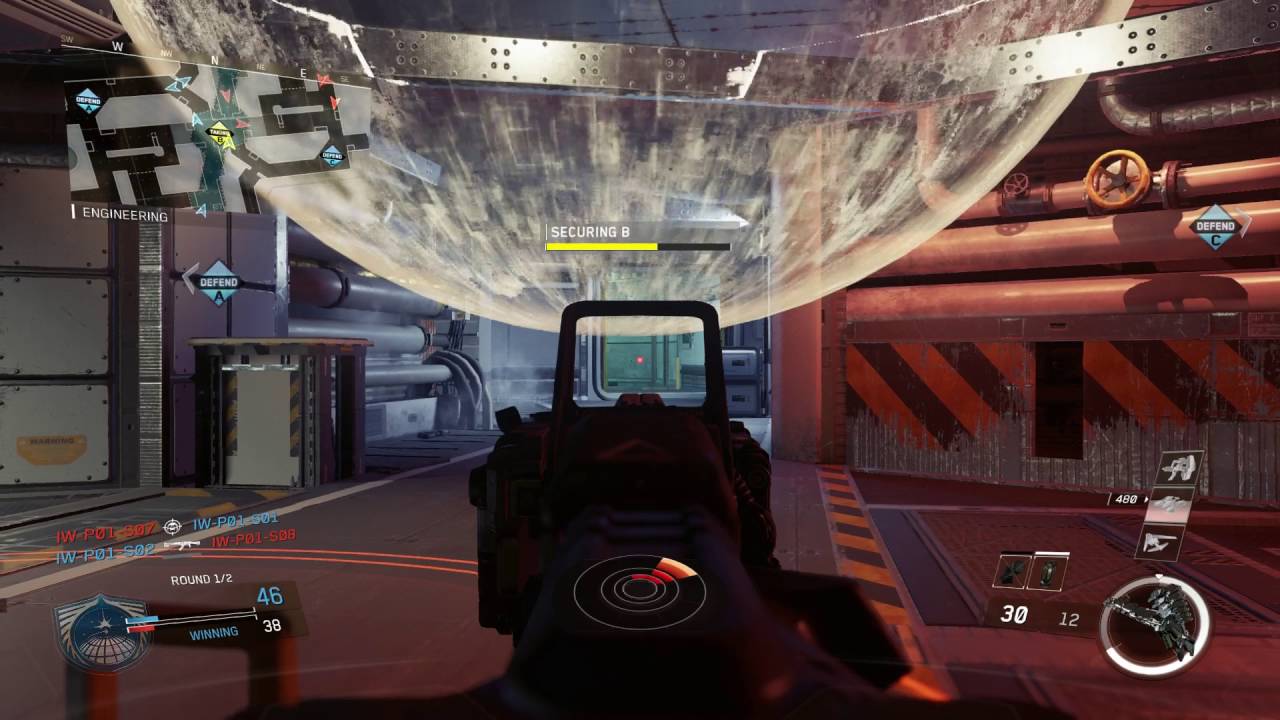Screen dimensions: 1280x720
Task: Click the Defend A marker on the minimap
Action: (88, 100)
